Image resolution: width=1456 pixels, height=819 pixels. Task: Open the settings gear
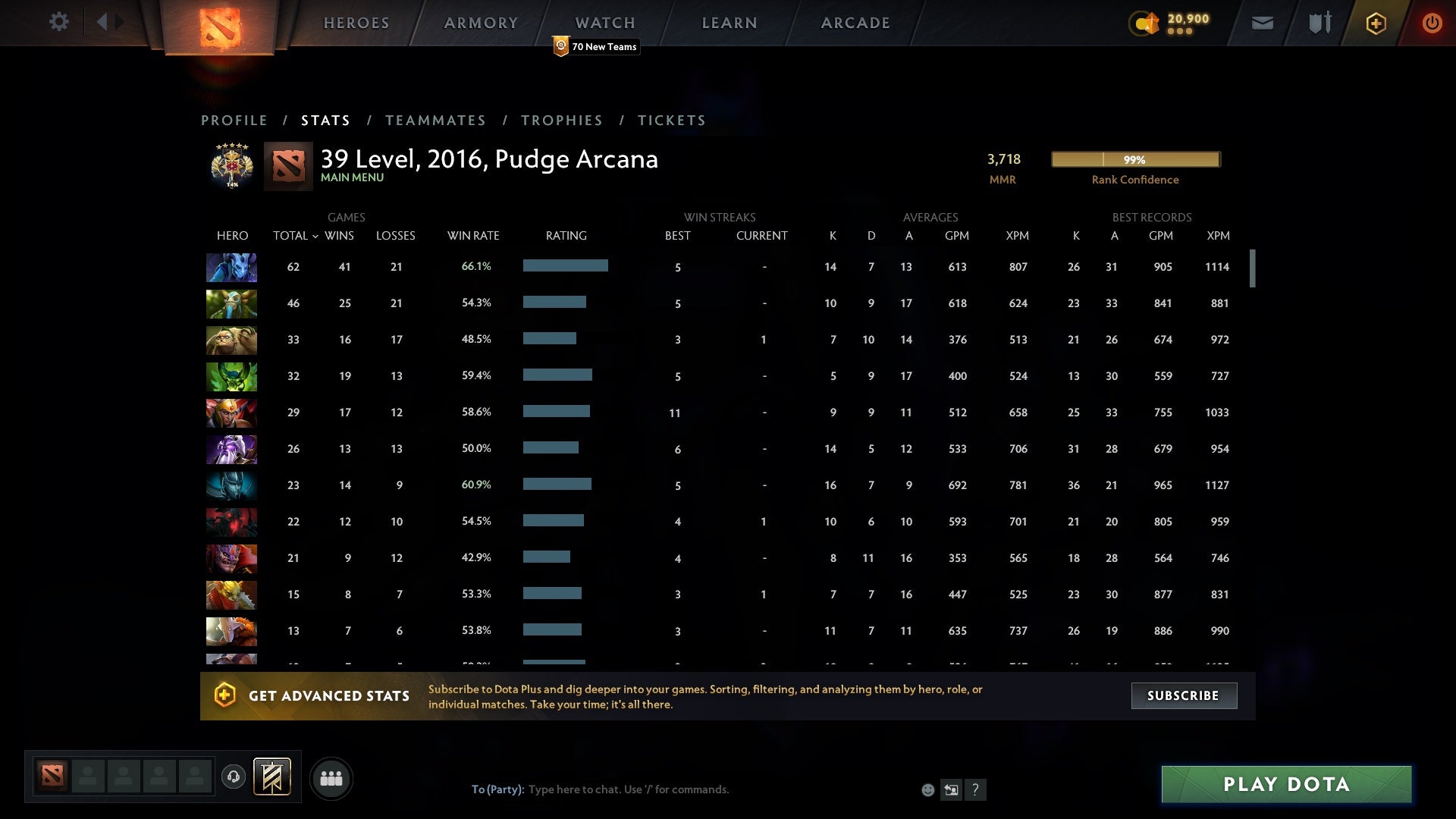(59, 22)
